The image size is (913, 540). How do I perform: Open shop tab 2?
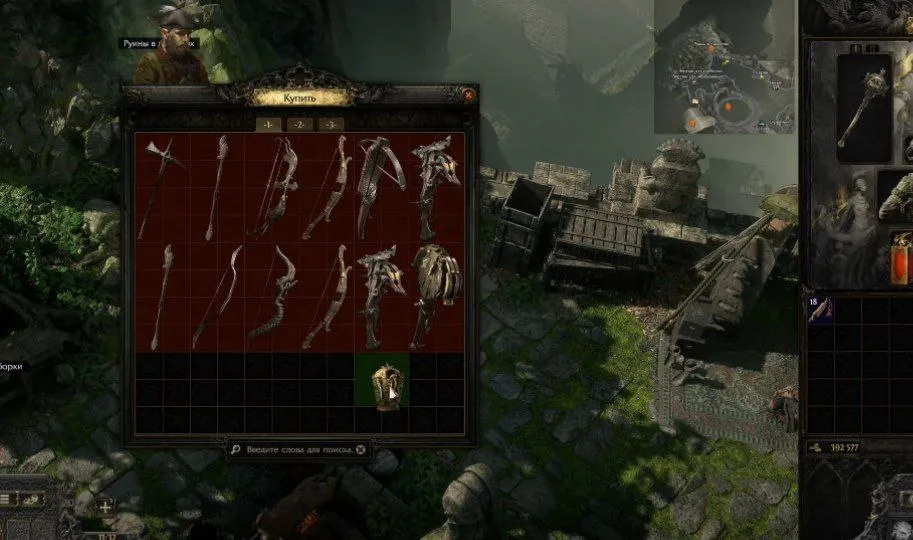tap(299, 124)
